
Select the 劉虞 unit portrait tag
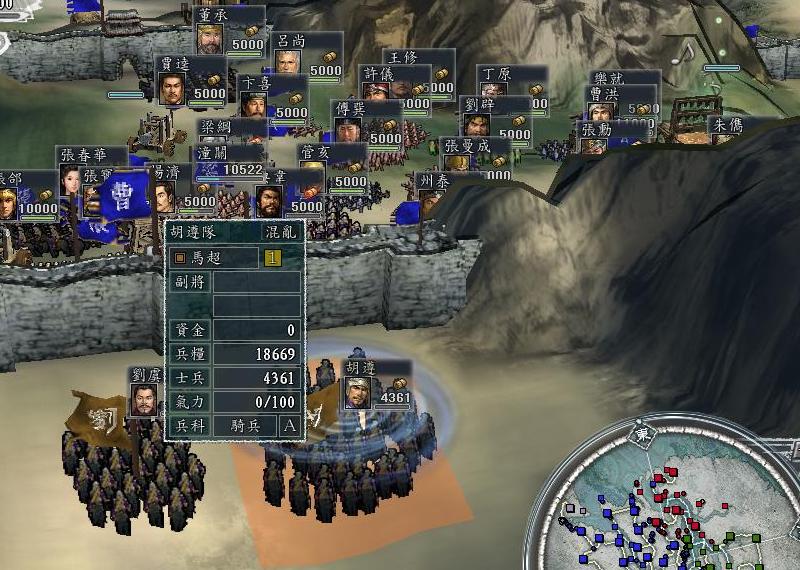[x=146, y=399]
